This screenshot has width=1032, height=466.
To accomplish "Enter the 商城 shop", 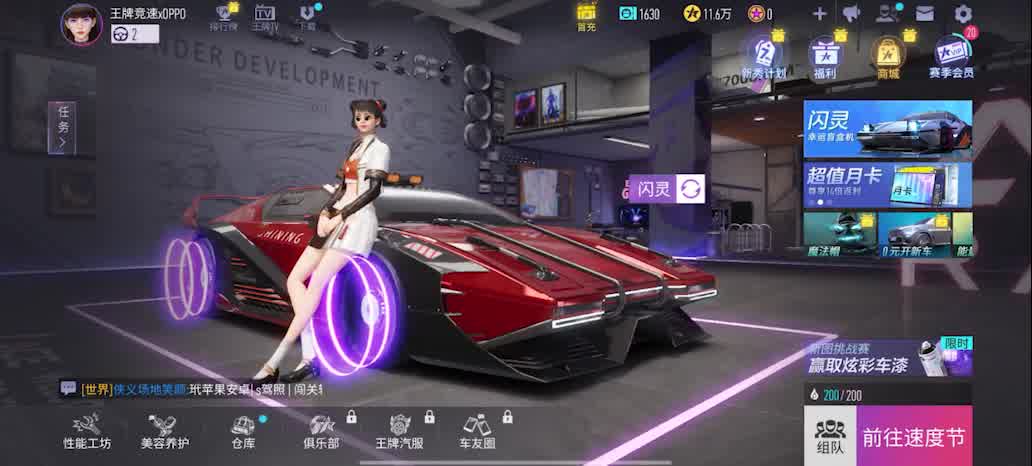I will click(x=886, y=57).
